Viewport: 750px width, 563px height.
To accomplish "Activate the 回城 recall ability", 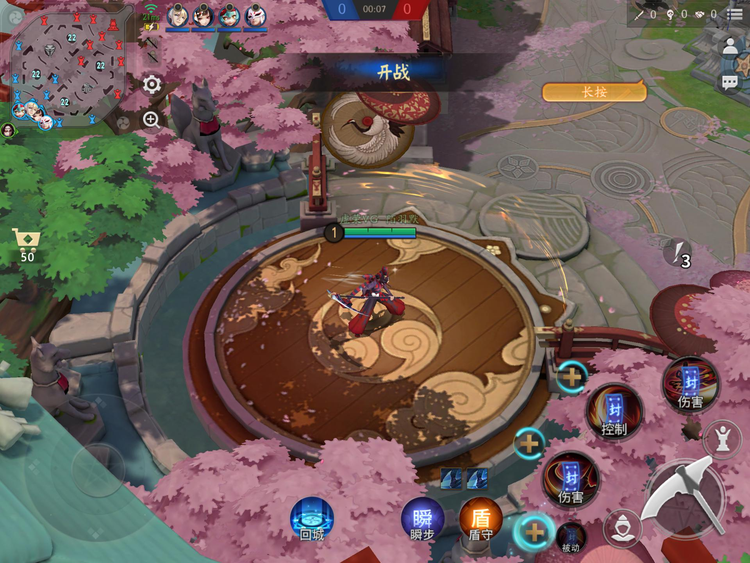I will (312, 518).
